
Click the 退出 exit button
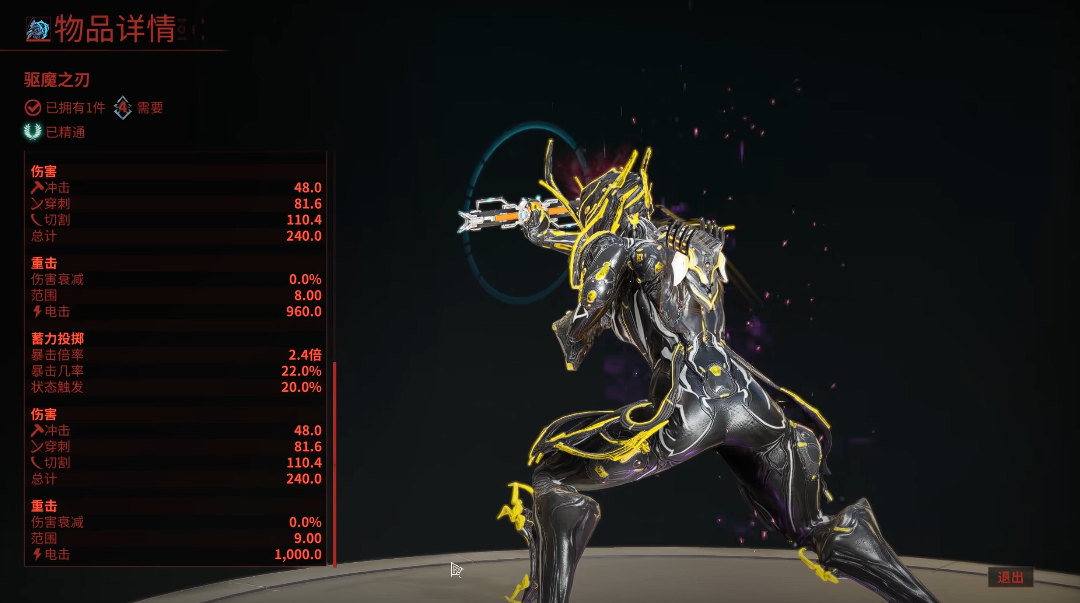click(x=1010, y=577)
